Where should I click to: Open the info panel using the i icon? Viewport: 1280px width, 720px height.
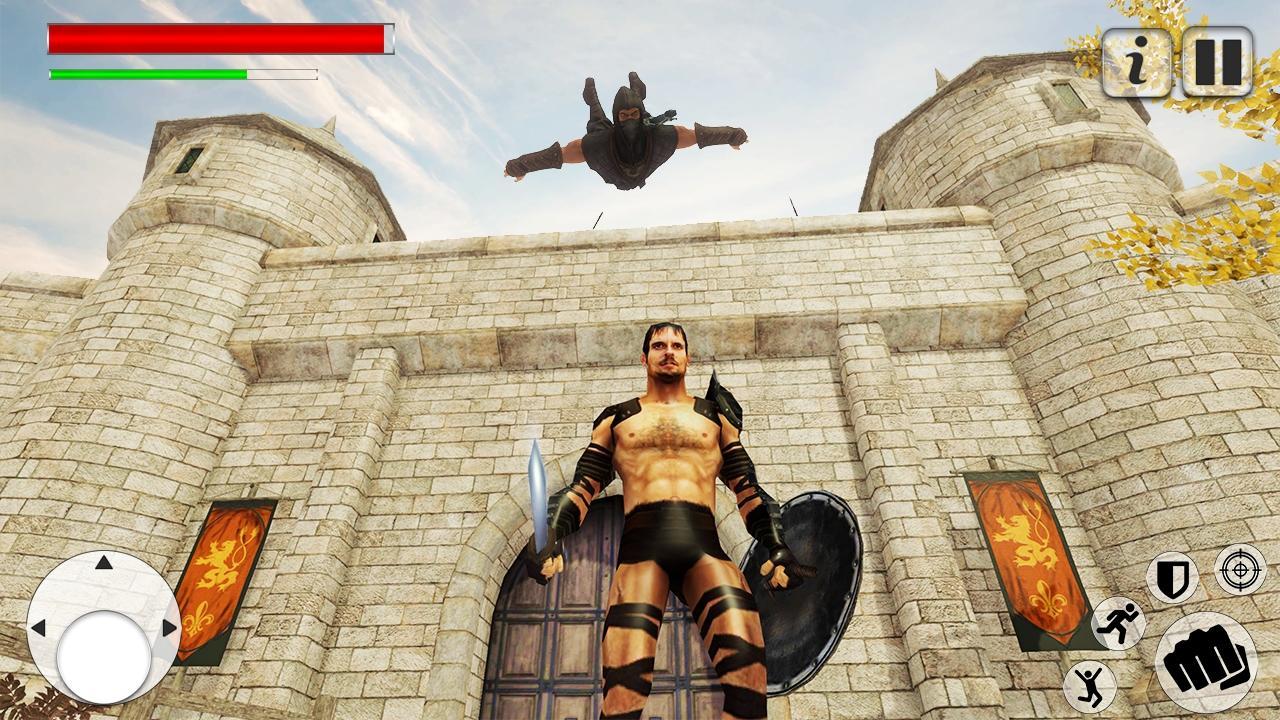1135,61
